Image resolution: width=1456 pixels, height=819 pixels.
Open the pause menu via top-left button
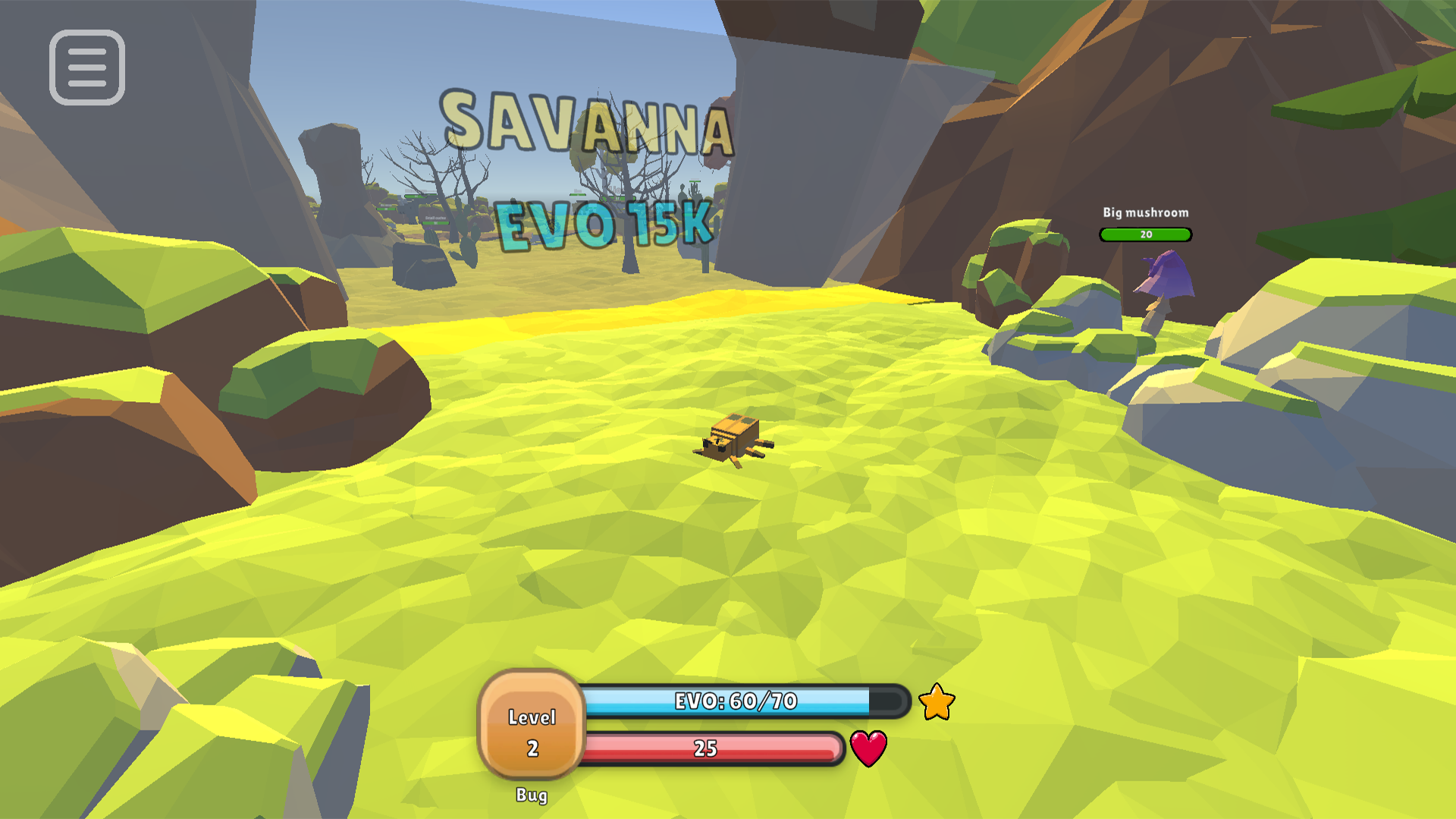click(86, 68)
